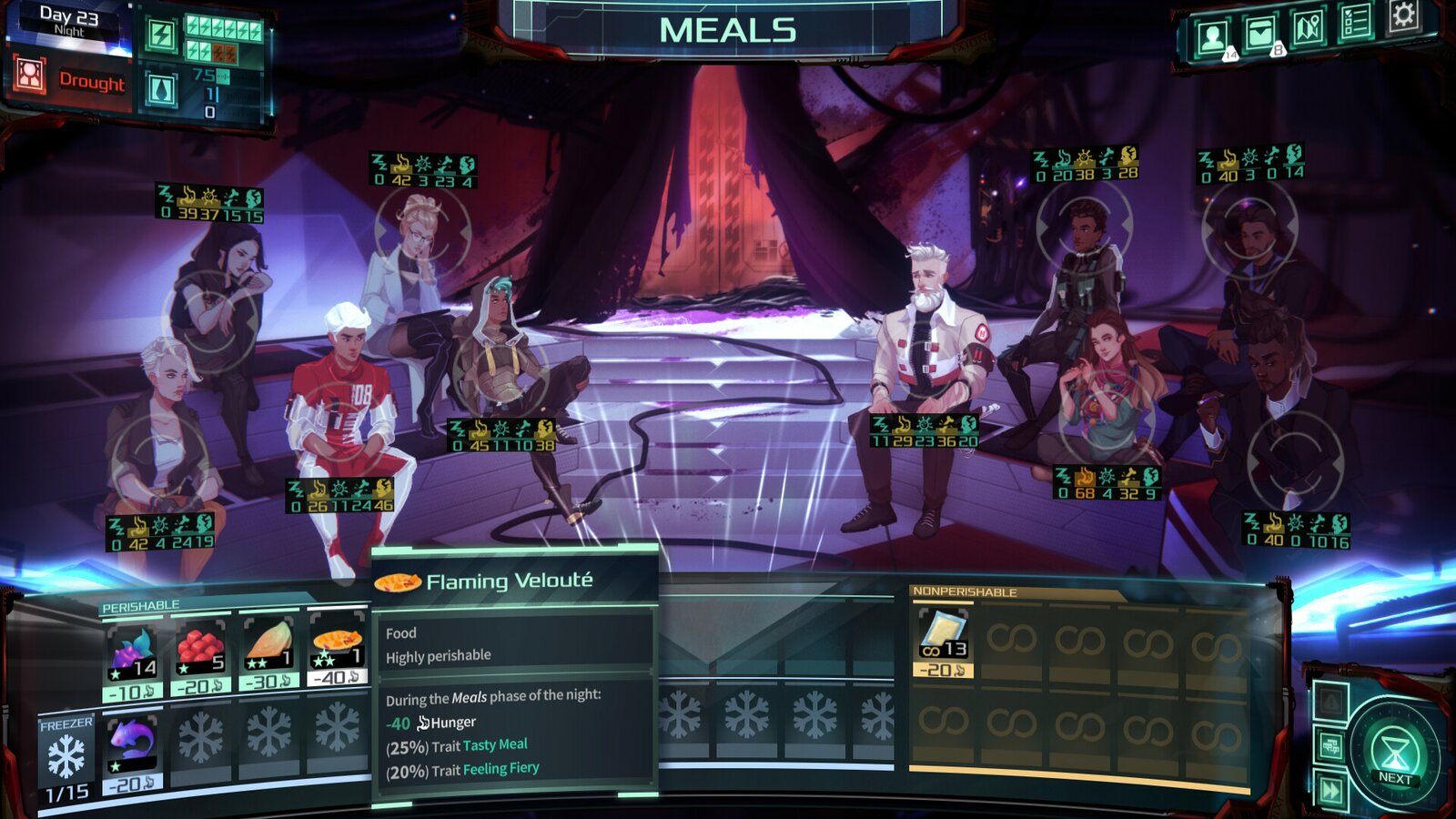This screenshot has height=819, width=1456.
Task: Inspect the lightning energy indicator
Action: pyautogui.click(x=163, y=33)
